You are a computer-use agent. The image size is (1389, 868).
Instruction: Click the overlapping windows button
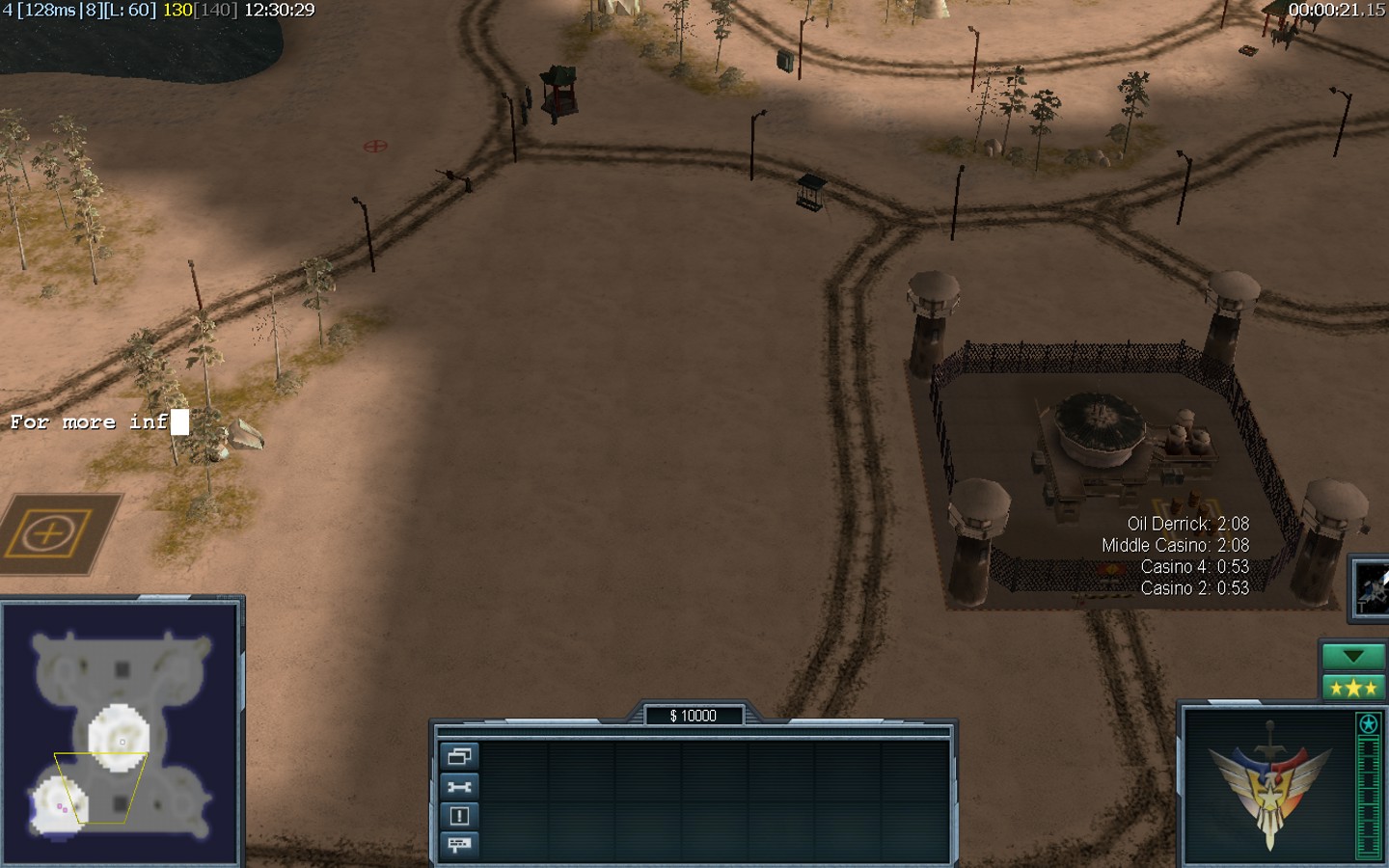point(459,756)
